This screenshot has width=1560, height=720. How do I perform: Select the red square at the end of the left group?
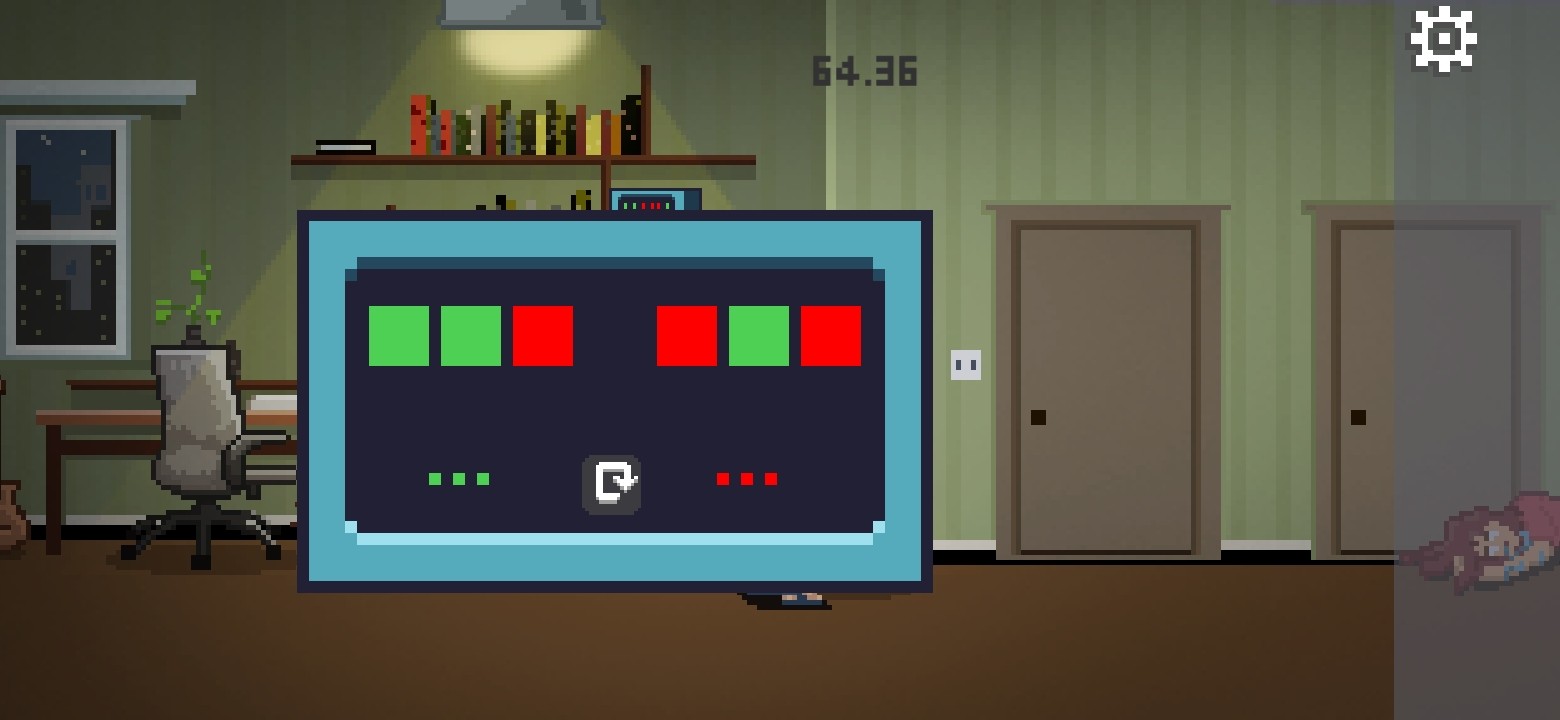(x=544, y=336)
